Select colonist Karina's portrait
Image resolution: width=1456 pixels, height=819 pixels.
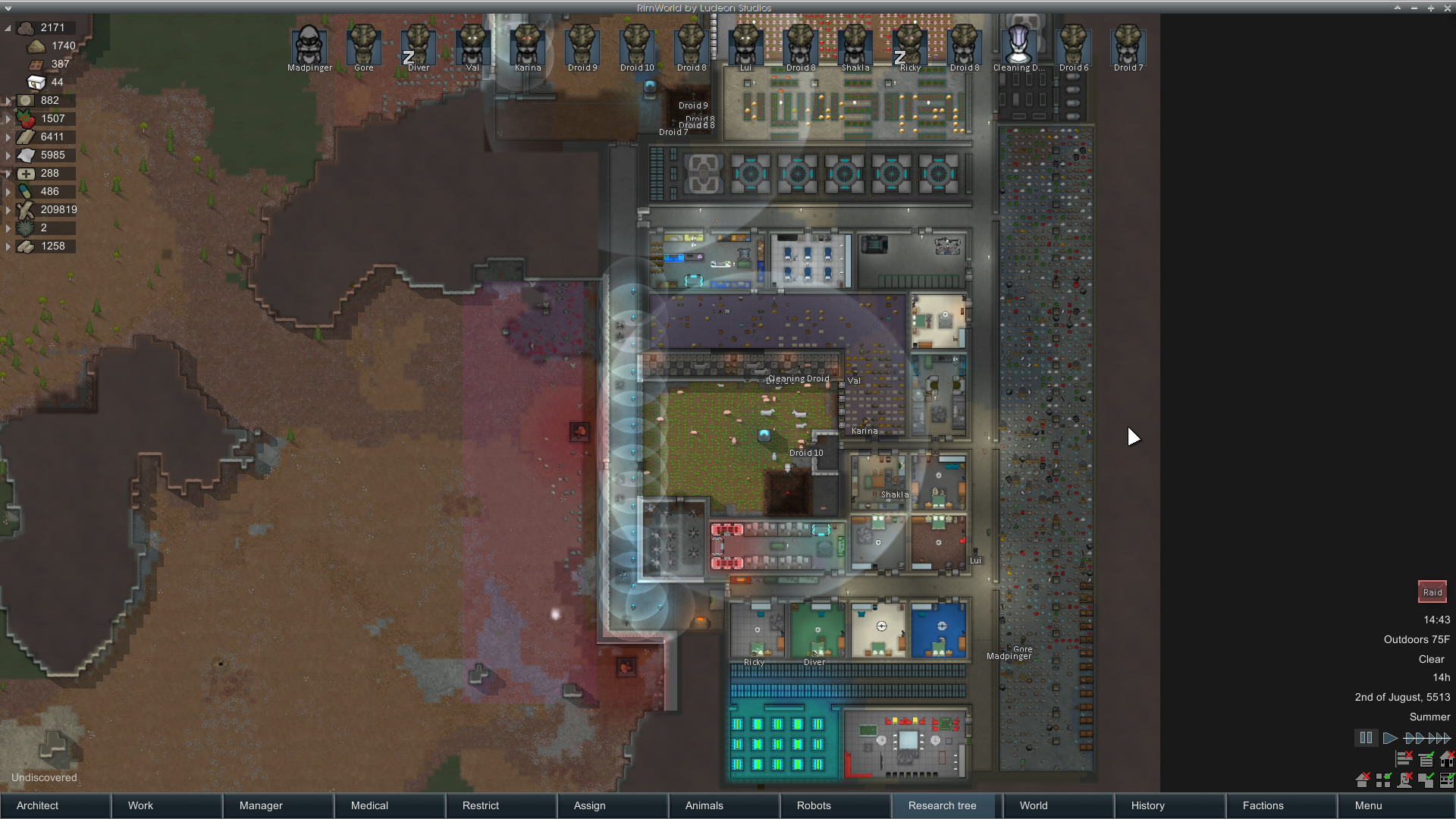(x=528, y=47)
